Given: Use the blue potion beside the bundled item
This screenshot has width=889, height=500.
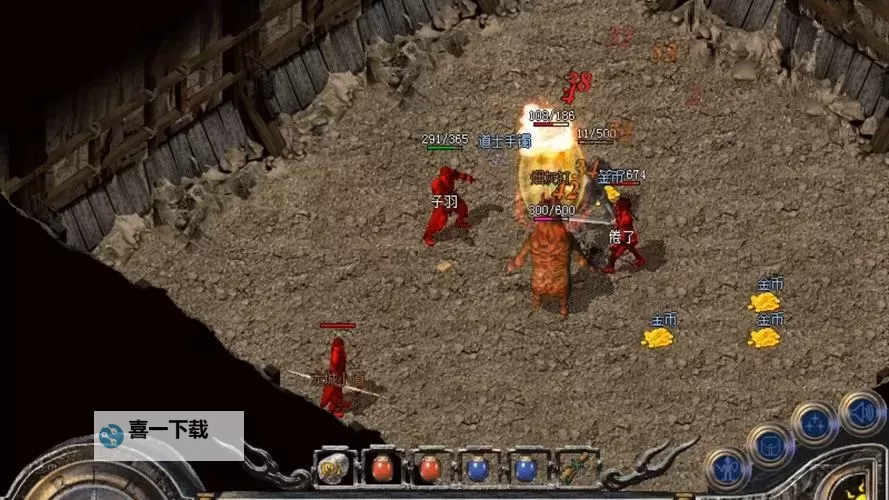Looking at the screenshot, I should click(526, 468).
